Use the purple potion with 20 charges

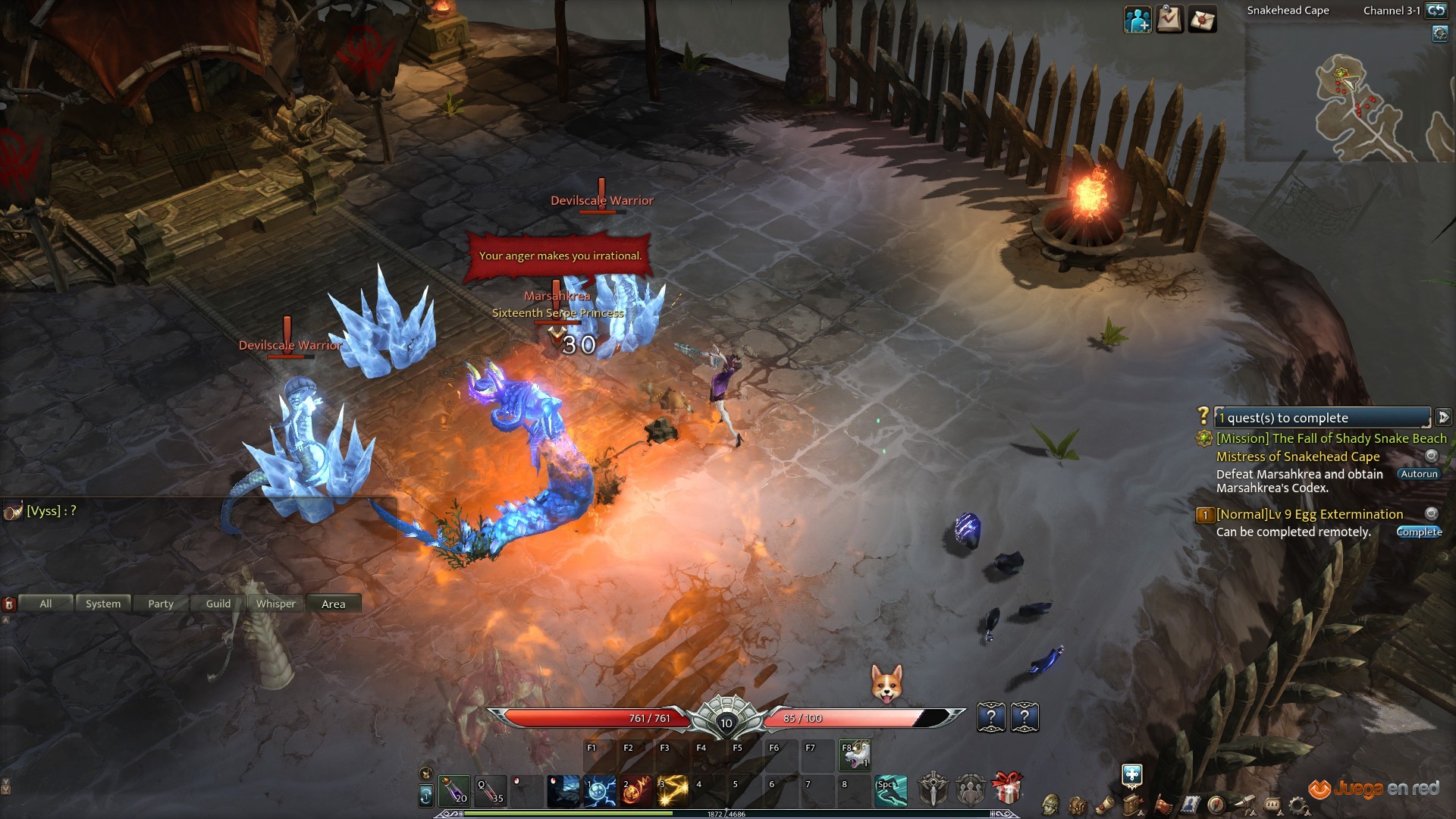(453, 790)
